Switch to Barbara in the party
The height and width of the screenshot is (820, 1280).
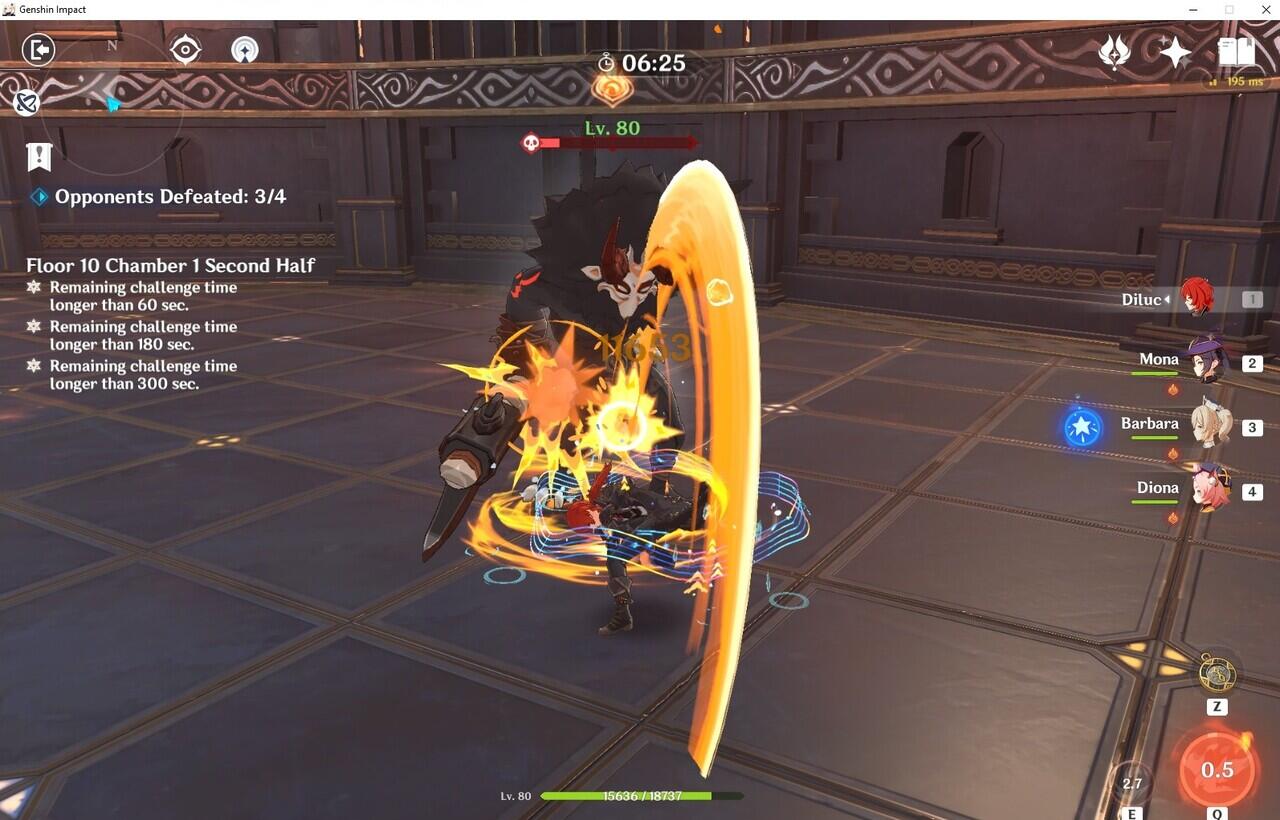tap(1209, 424)
